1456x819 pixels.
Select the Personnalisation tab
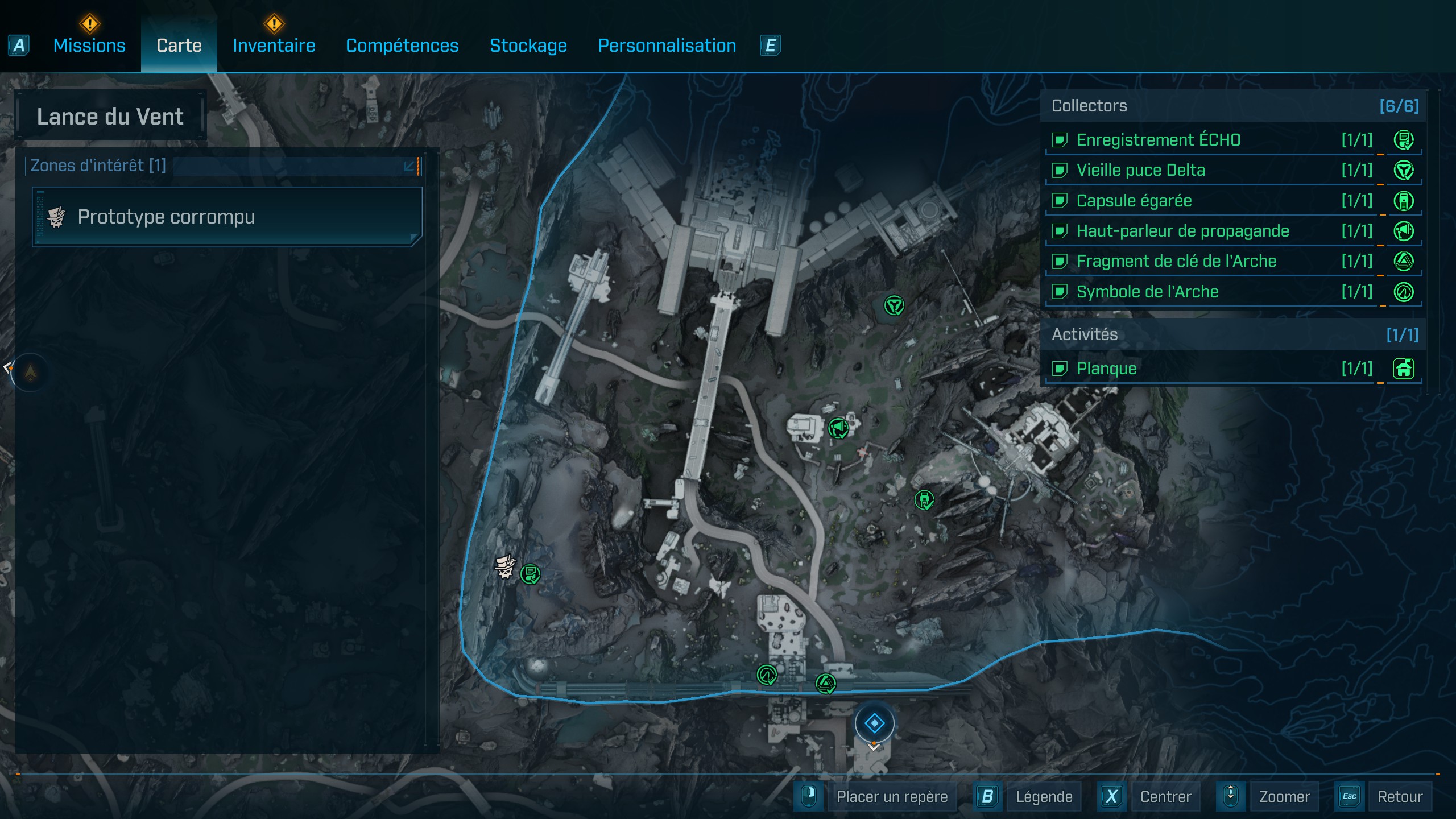point(667,45)
